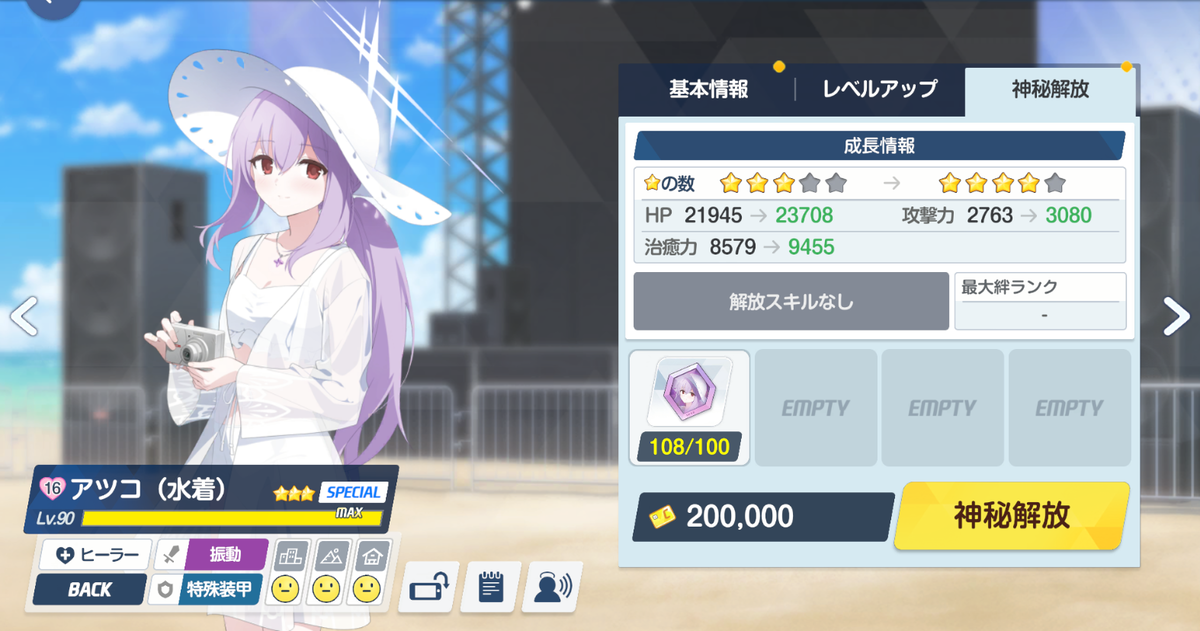The width and height of the screenshot is (1200, 631).
Task: Play the character voice icon
Action: point(551,588)
